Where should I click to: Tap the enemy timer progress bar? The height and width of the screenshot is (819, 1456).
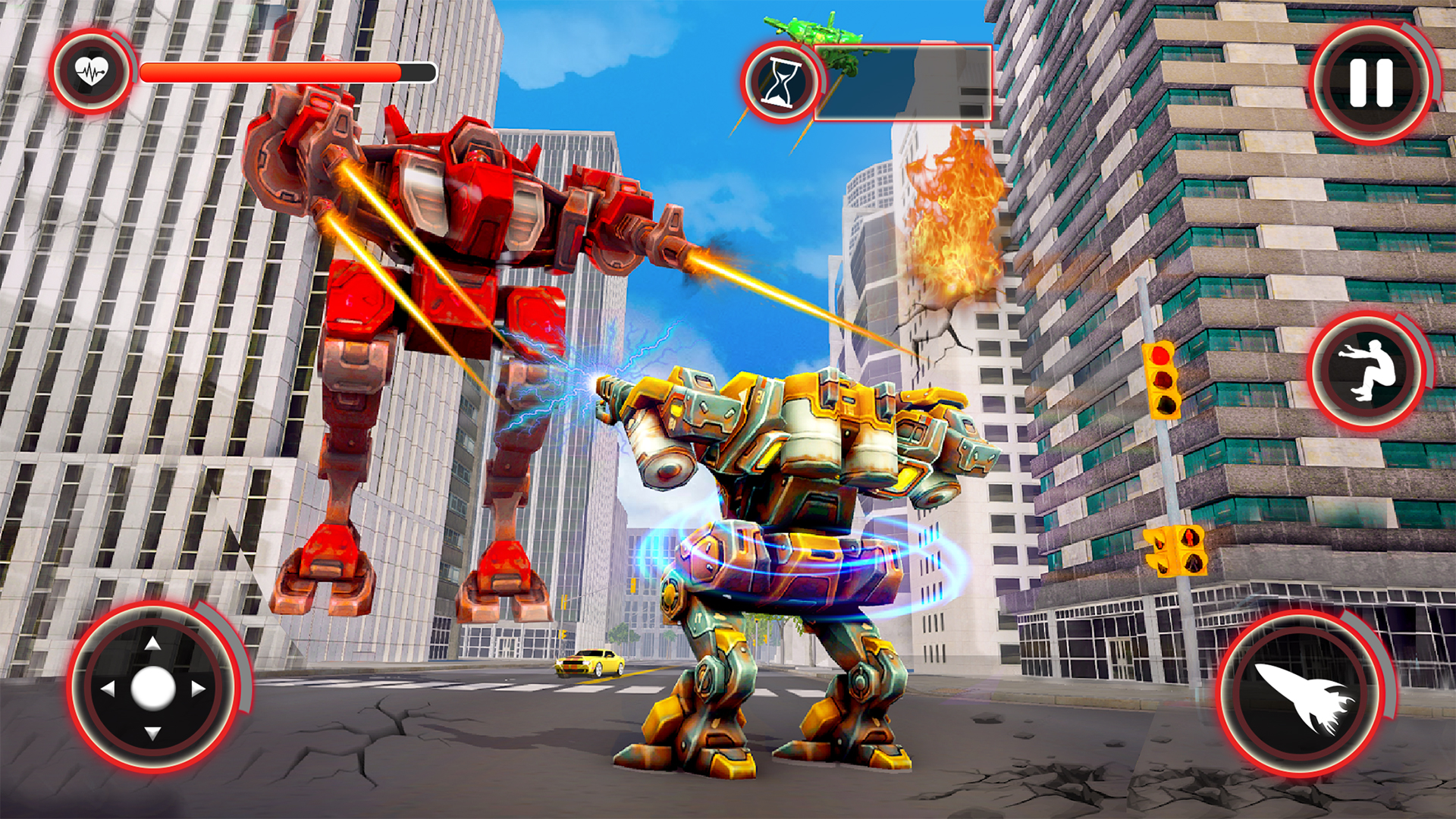902,85
